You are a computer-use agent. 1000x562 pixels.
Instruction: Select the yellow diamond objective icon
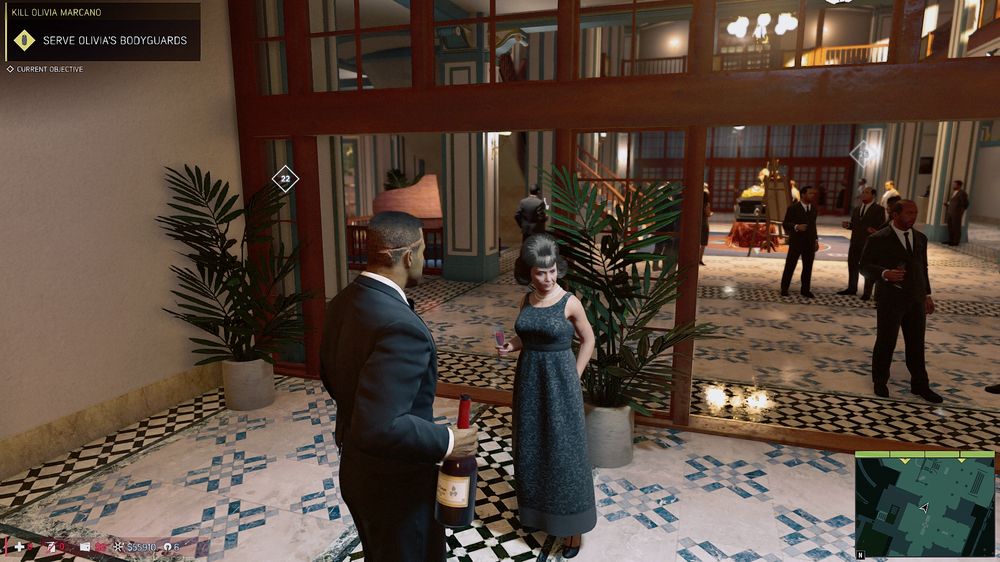point(24,41)
